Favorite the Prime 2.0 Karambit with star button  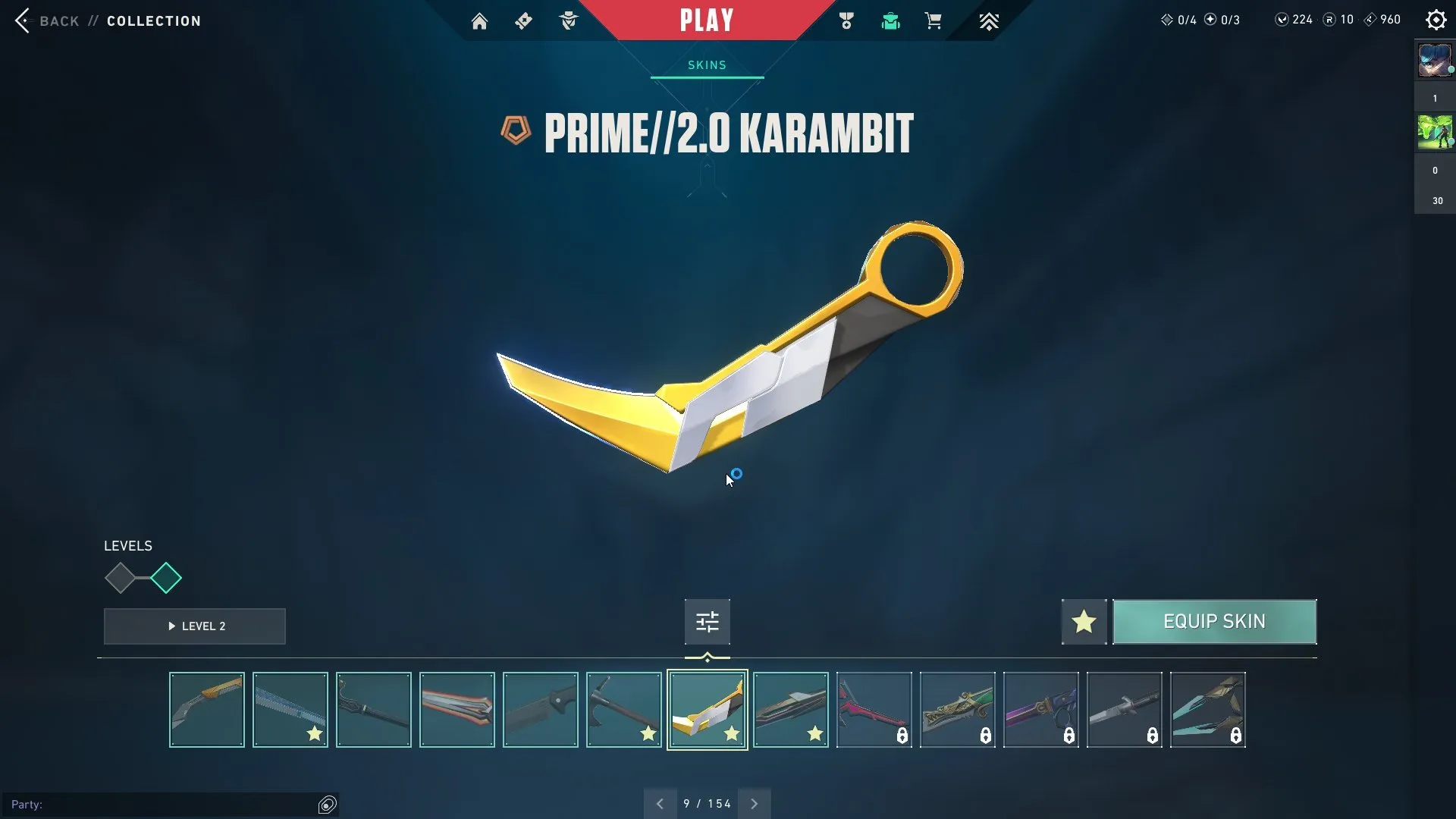[x=1083, y=621]
